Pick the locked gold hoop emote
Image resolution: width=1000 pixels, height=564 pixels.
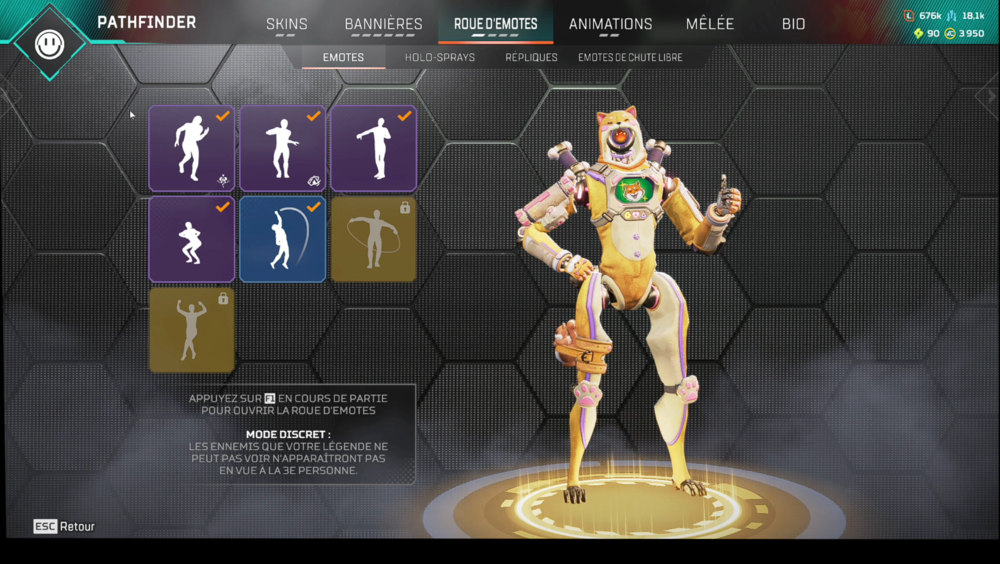click(x=374, y=239)
